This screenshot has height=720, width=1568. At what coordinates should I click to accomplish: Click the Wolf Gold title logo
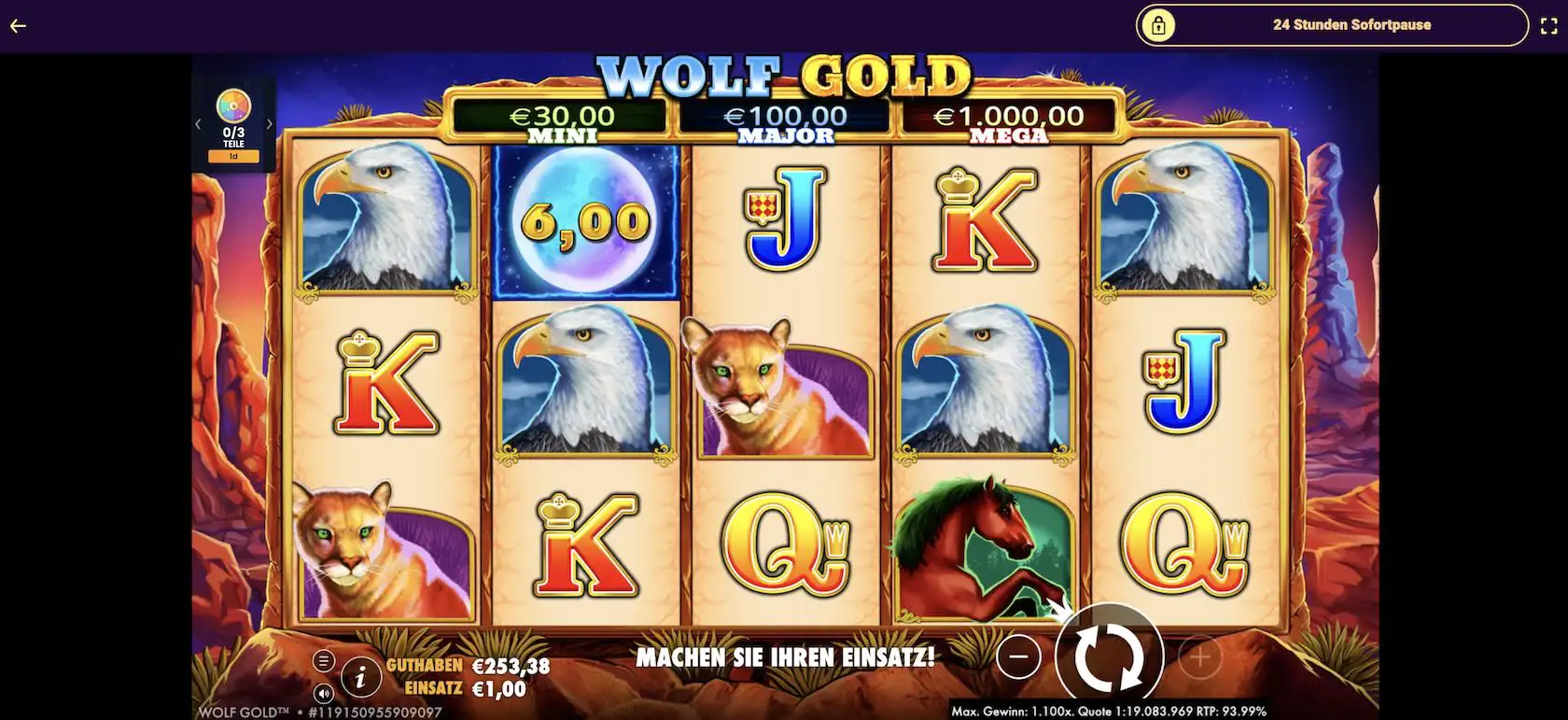[x=784, y=75]
